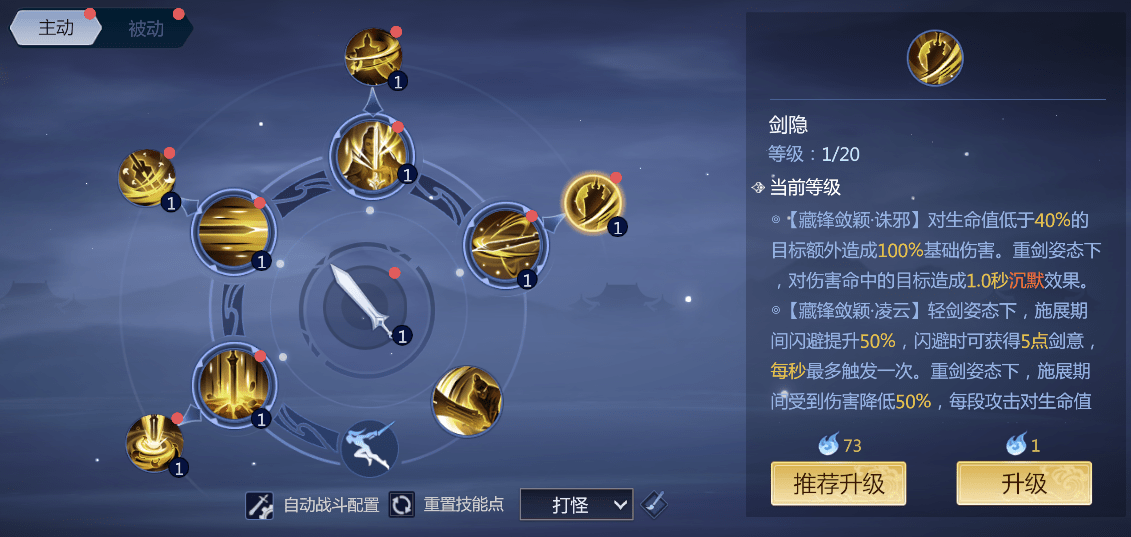Switch to the 被动 tab
The height and width of the screenshot is (537, 1131).
coord(146,29)
